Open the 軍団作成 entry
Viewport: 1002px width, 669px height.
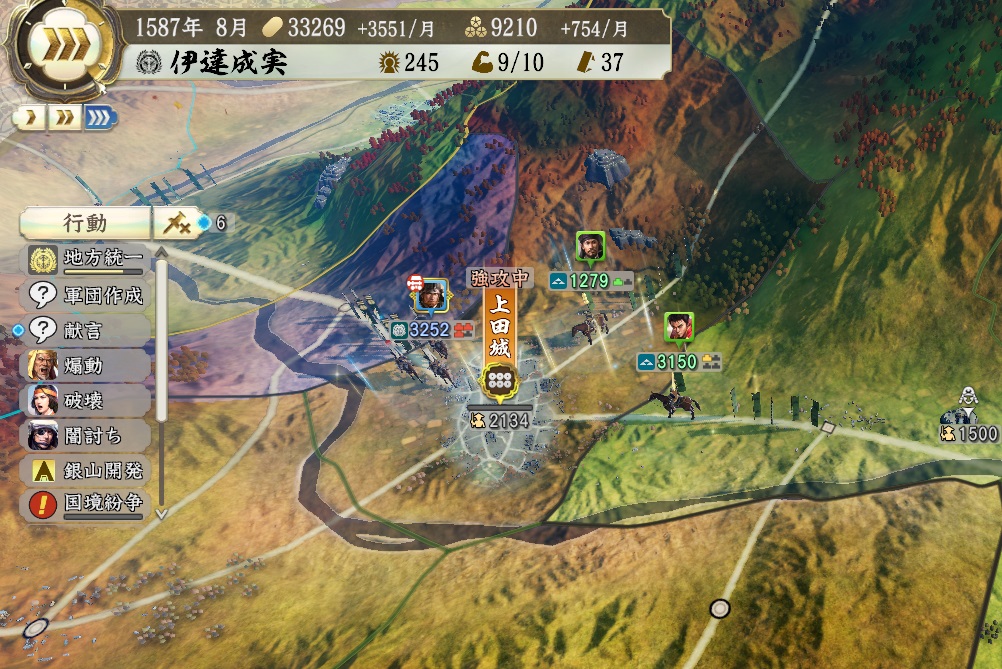click(88, 295)
